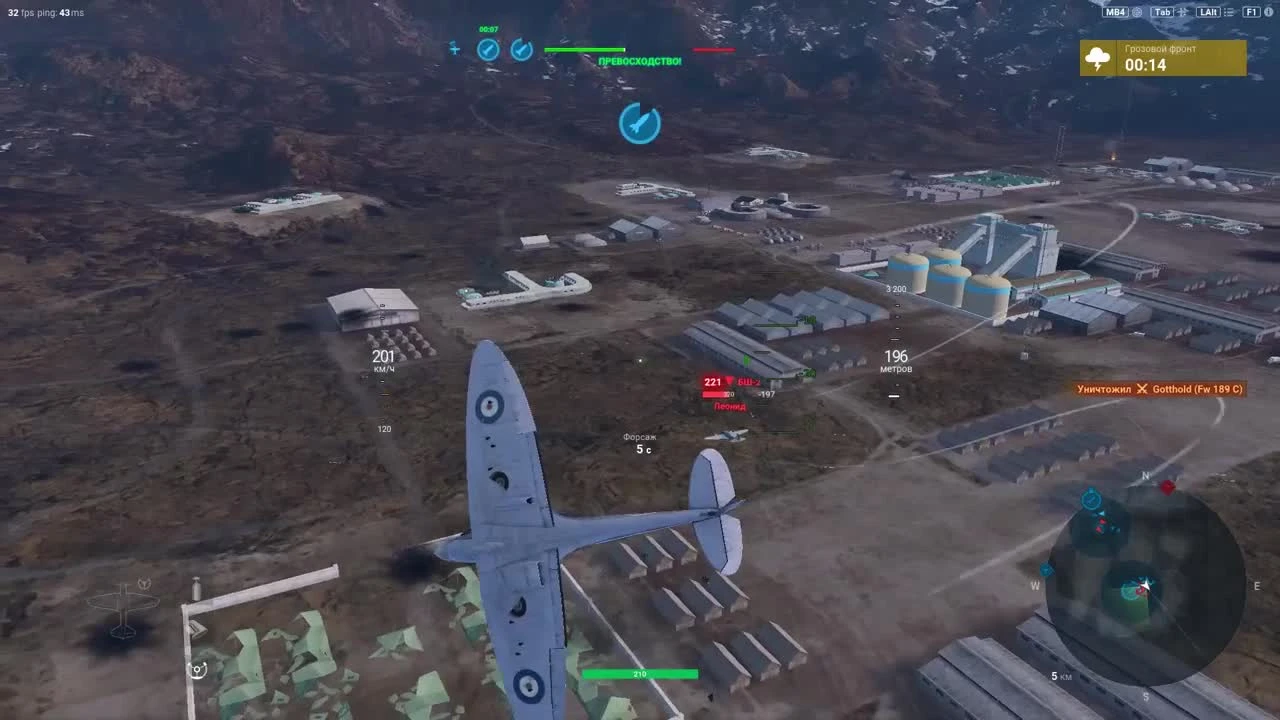Click the info icon beside the F1 hint

[x=1266, y=12]
